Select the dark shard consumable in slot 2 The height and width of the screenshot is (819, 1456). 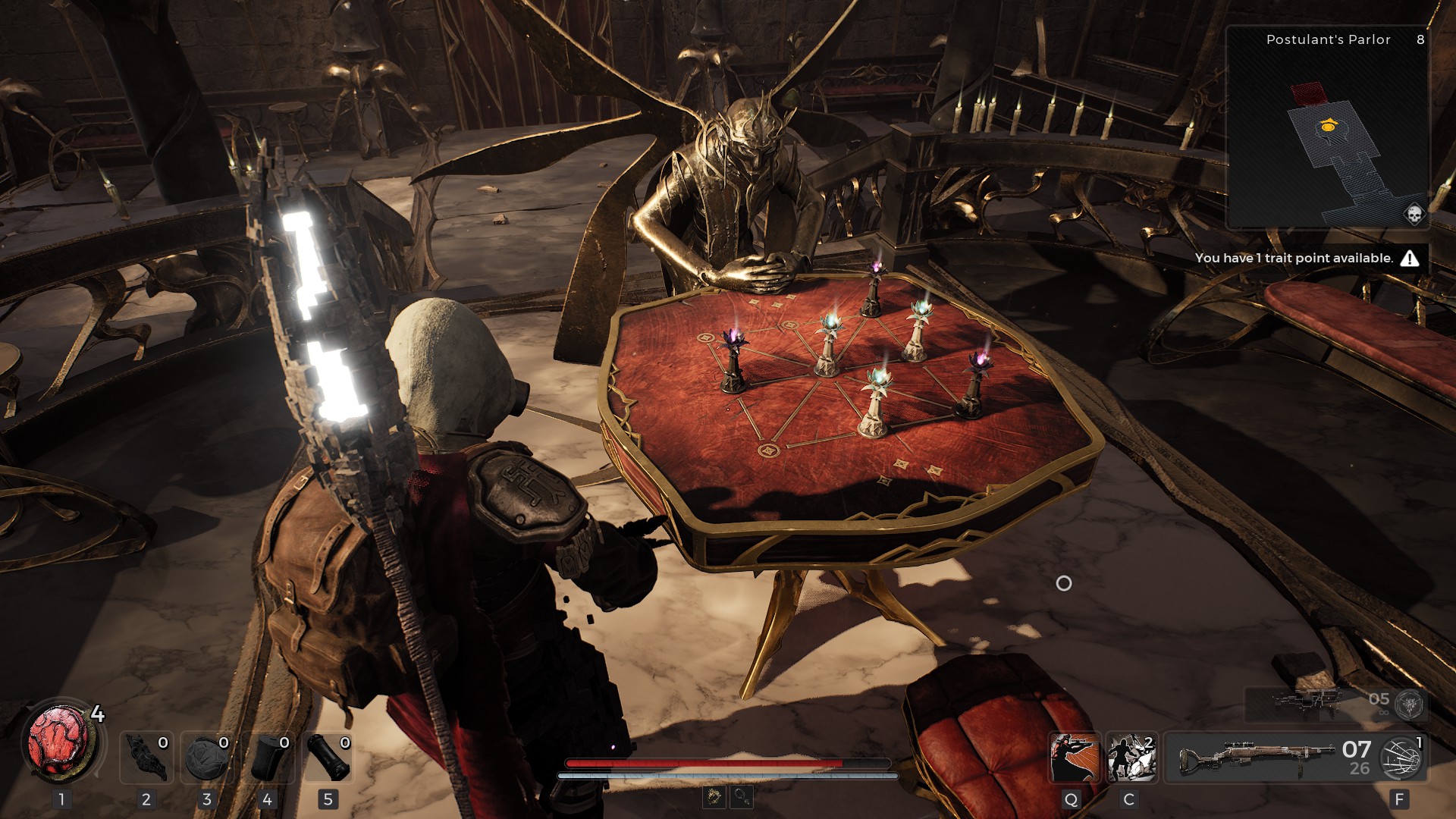tap(146, 758)
